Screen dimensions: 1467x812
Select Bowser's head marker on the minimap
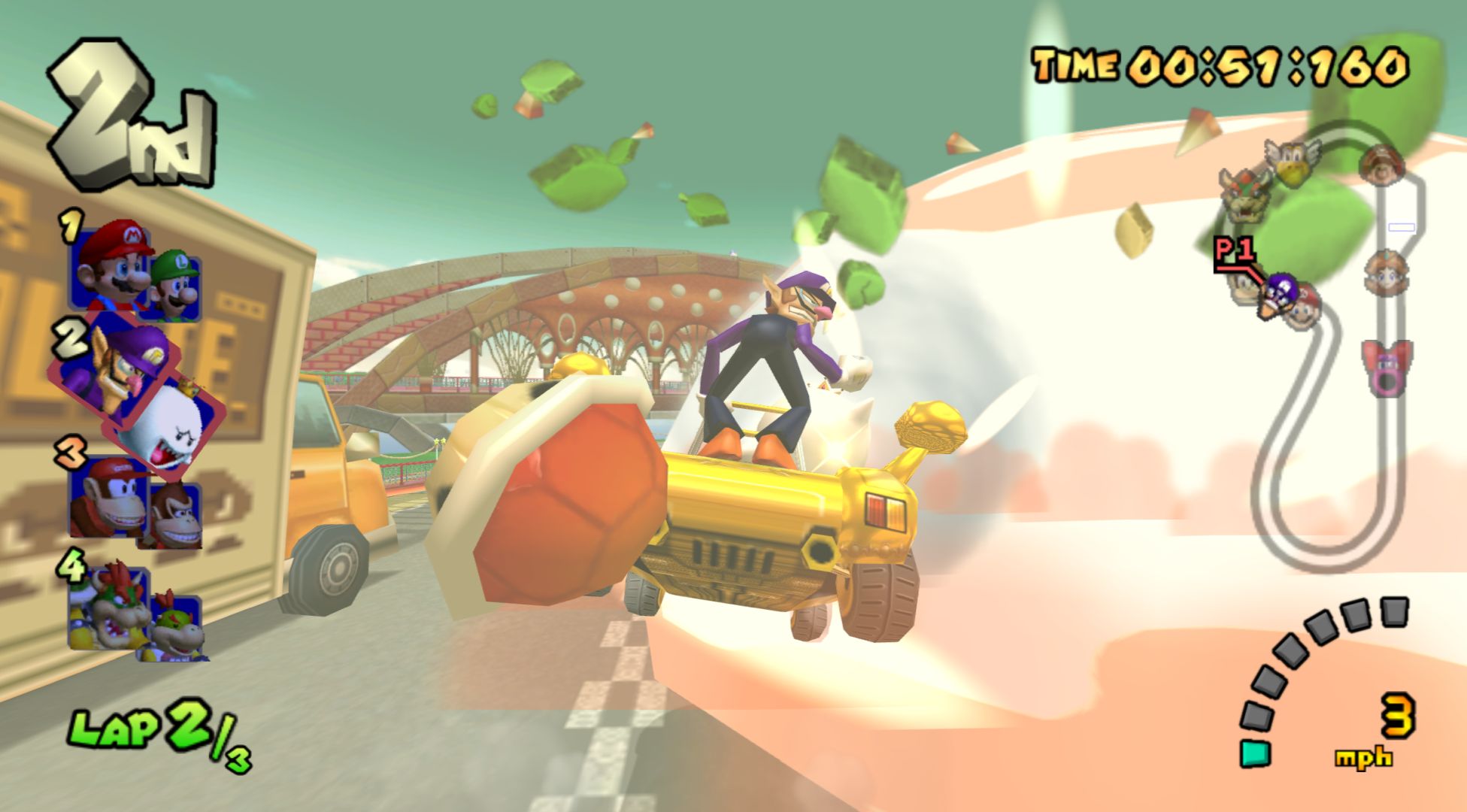[x=1245, y=195]
